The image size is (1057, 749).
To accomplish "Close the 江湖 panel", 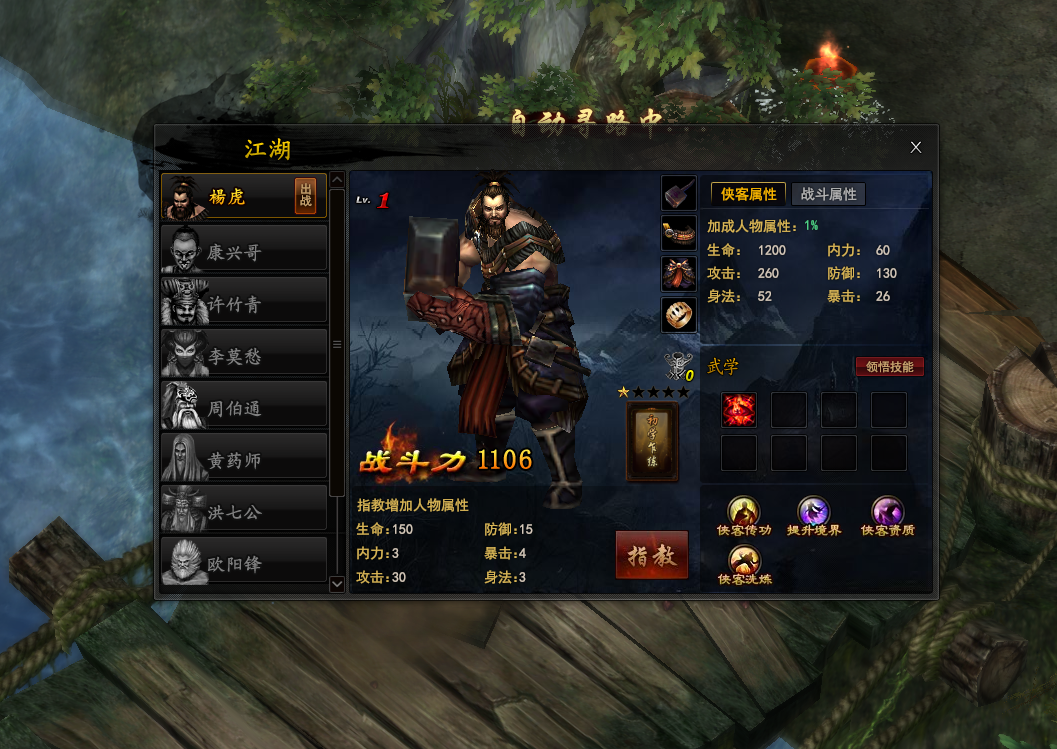I will pos(915,147).
